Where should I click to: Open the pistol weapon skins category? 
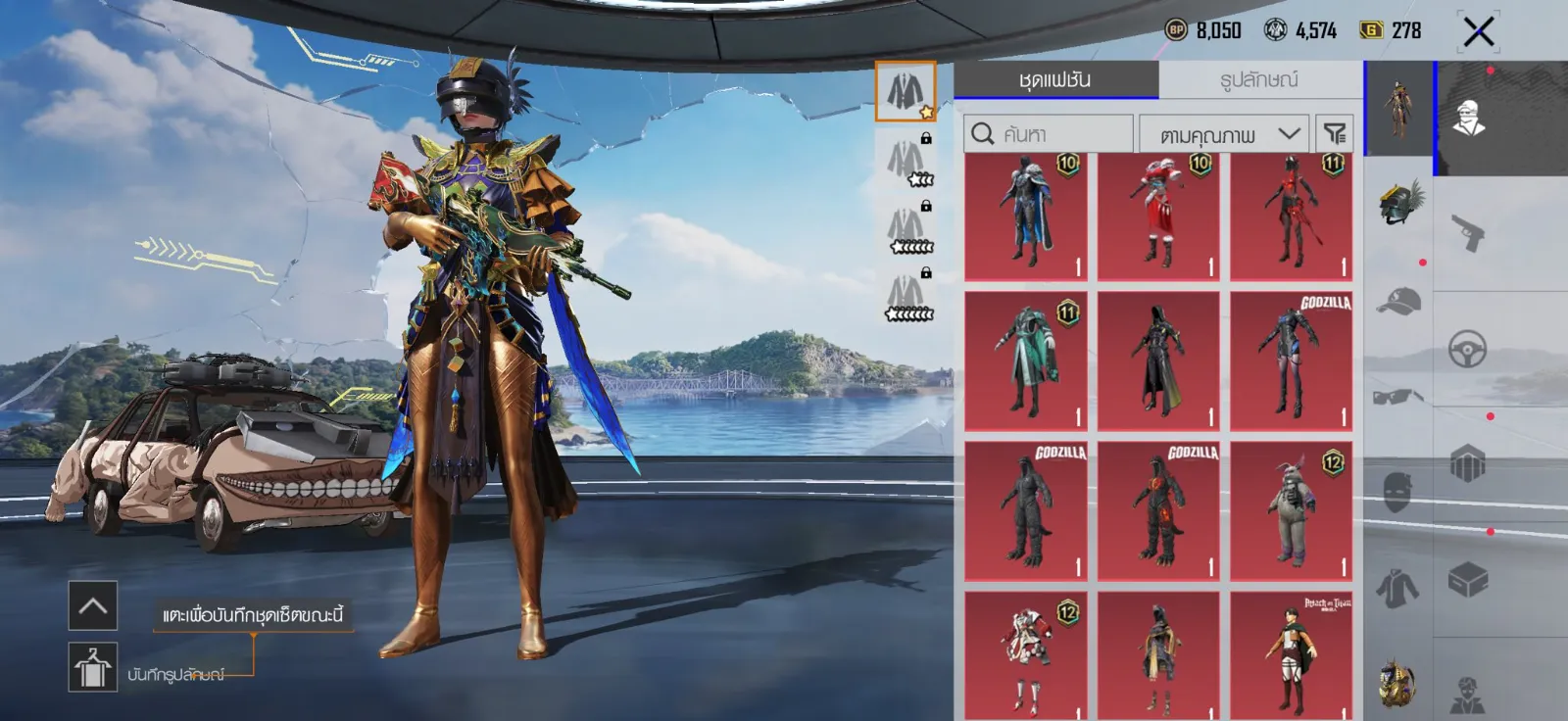pos(1467,233)
